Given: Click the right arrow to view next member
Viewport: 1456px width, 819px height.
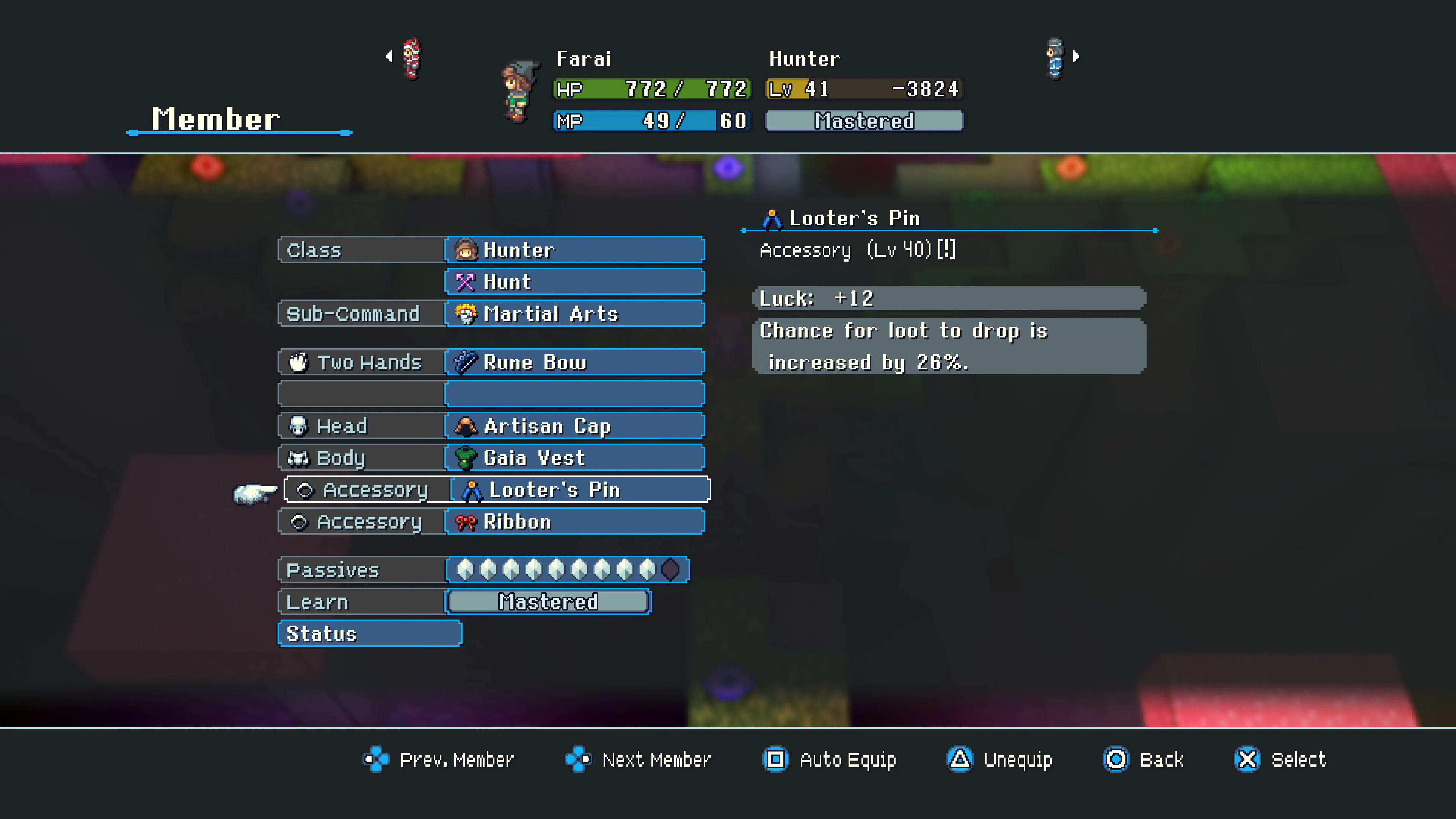Looking at the screenshot, I should point(1076,56).
